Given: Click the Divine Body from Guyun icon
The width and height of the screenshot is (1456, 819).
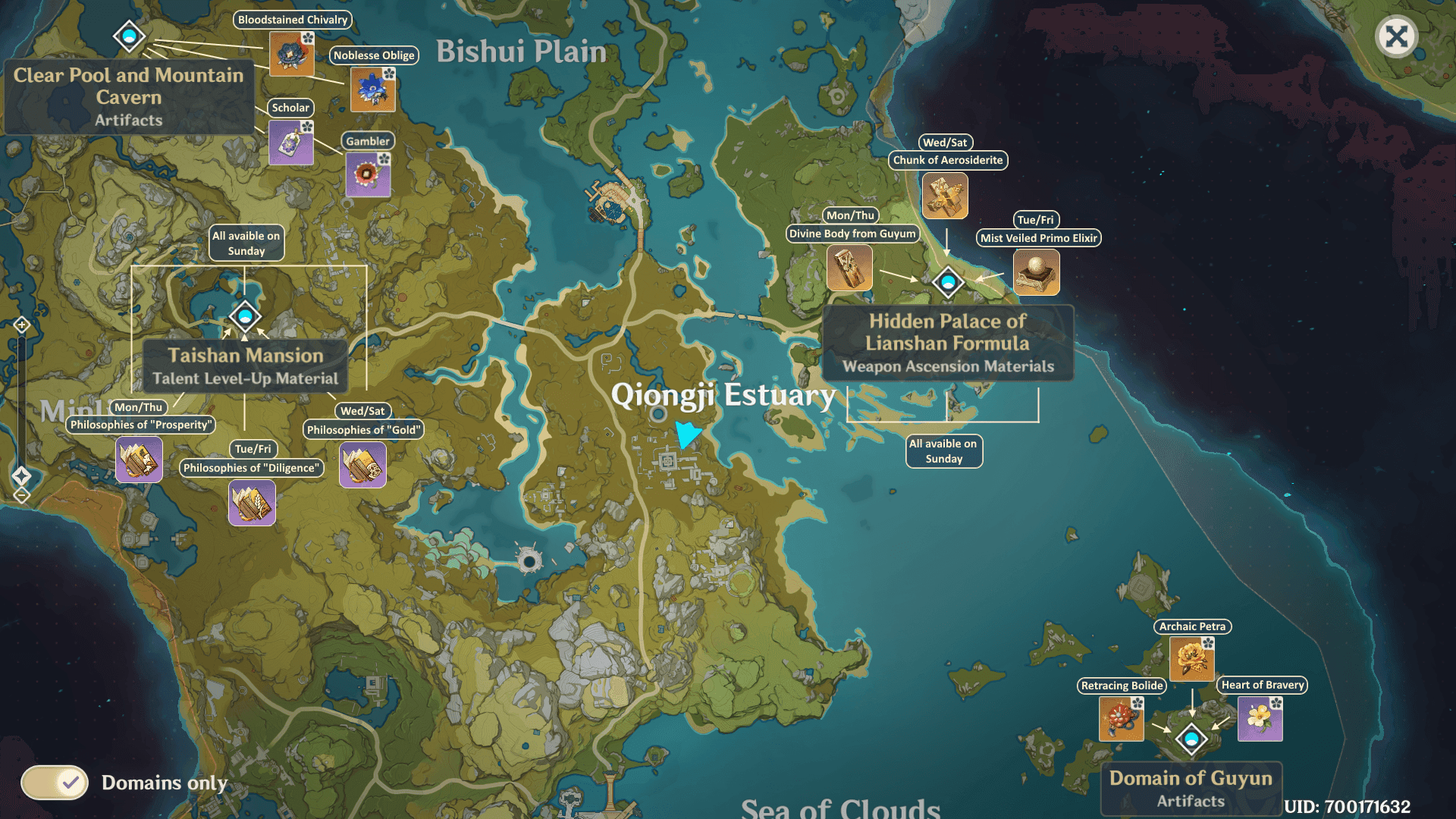Looking at the screenshot, I should tap(849, 268).
